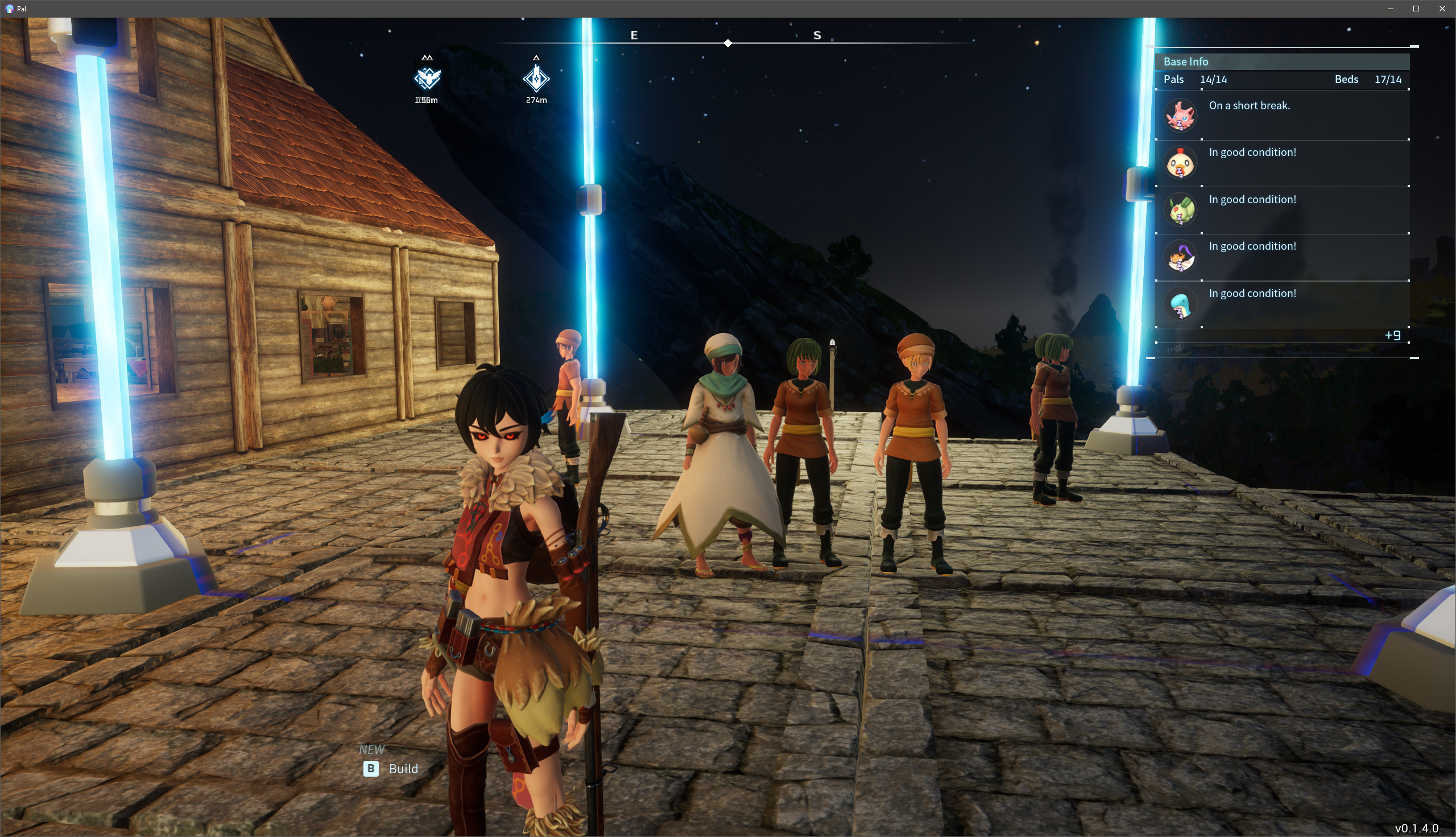Minimize the Pal game window

click(1390, 9)
